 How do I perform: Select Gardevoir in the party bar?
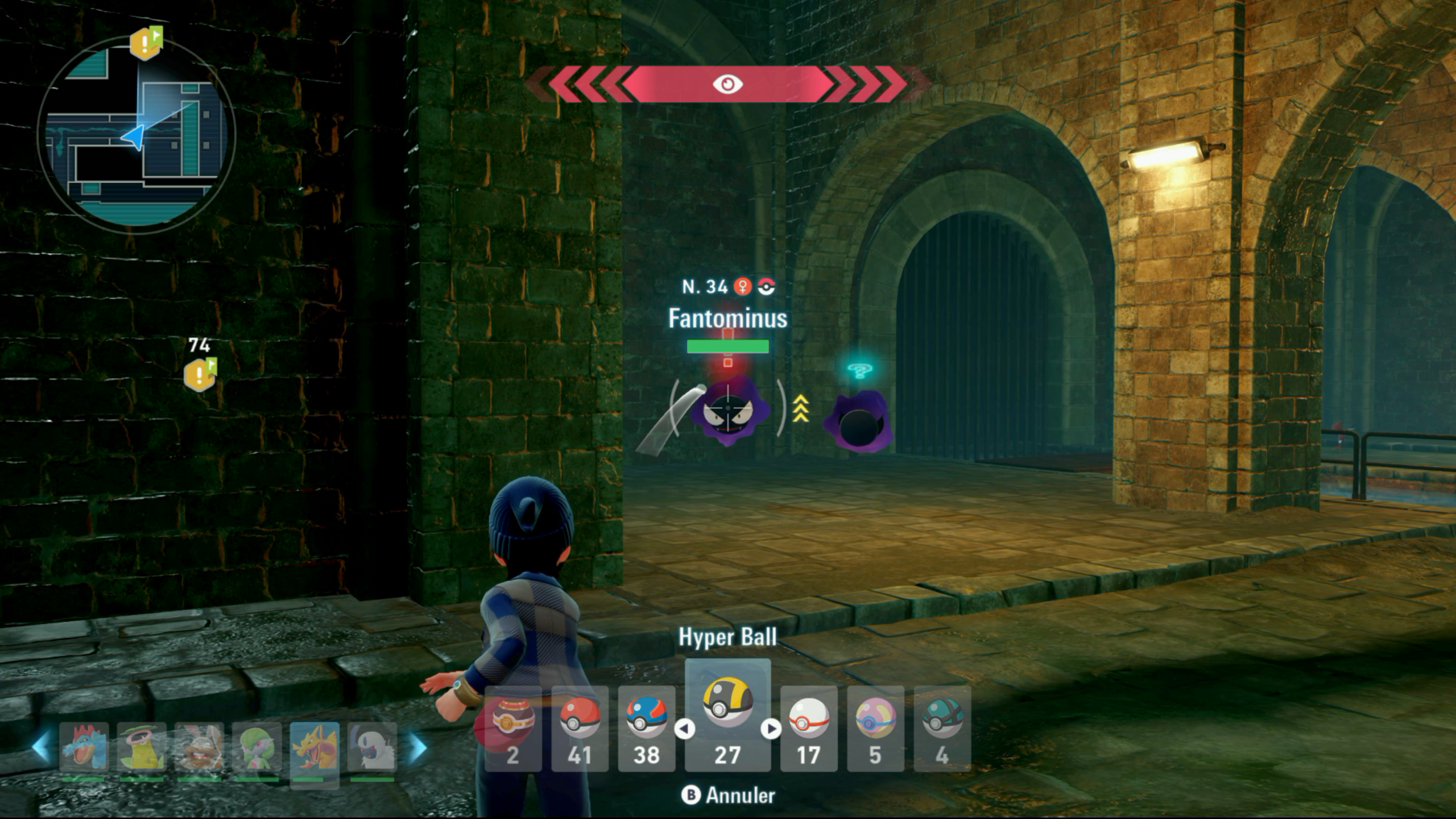[257, 747]
